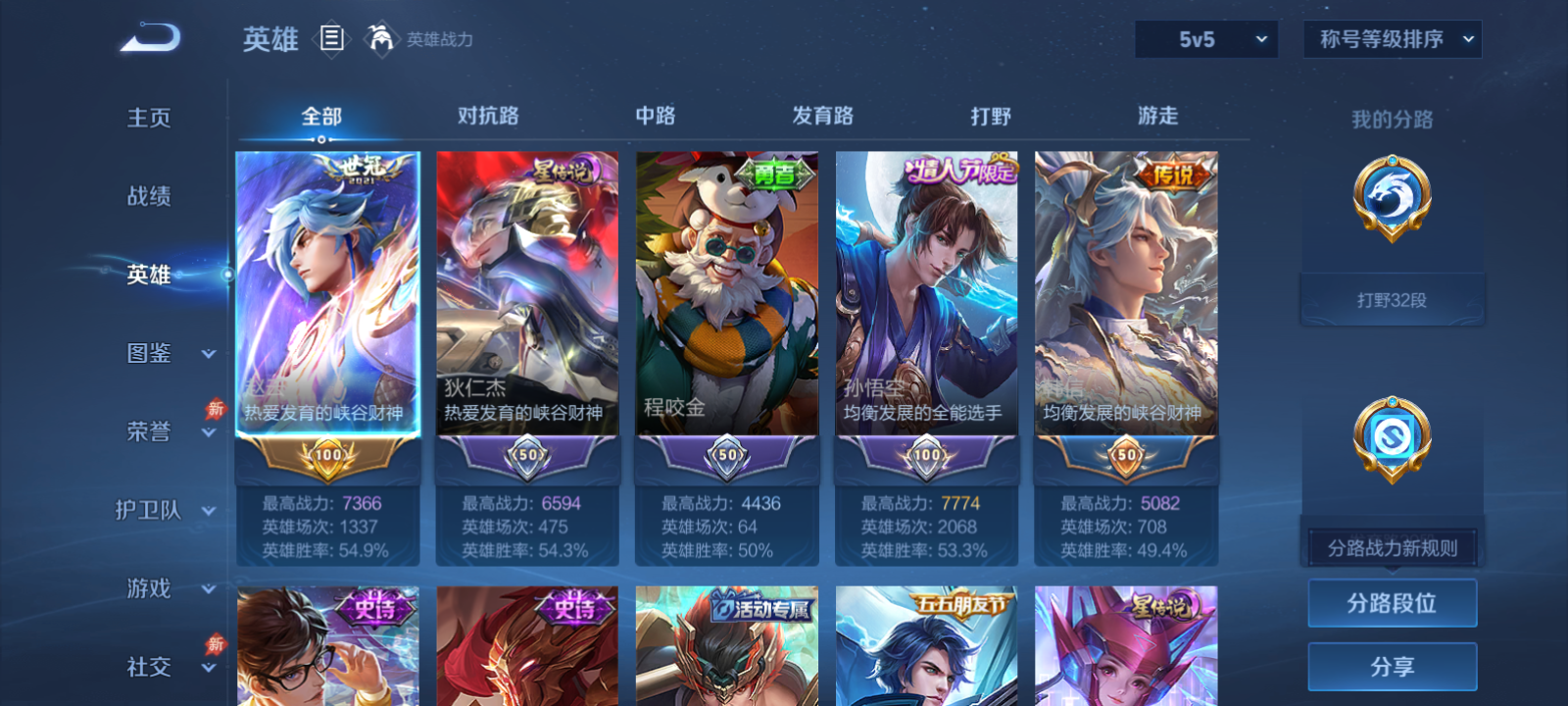Switch to the 发育路 lane tab
Screen dimensions: 1568x706
pyautogui.click(x=821, y=116)
